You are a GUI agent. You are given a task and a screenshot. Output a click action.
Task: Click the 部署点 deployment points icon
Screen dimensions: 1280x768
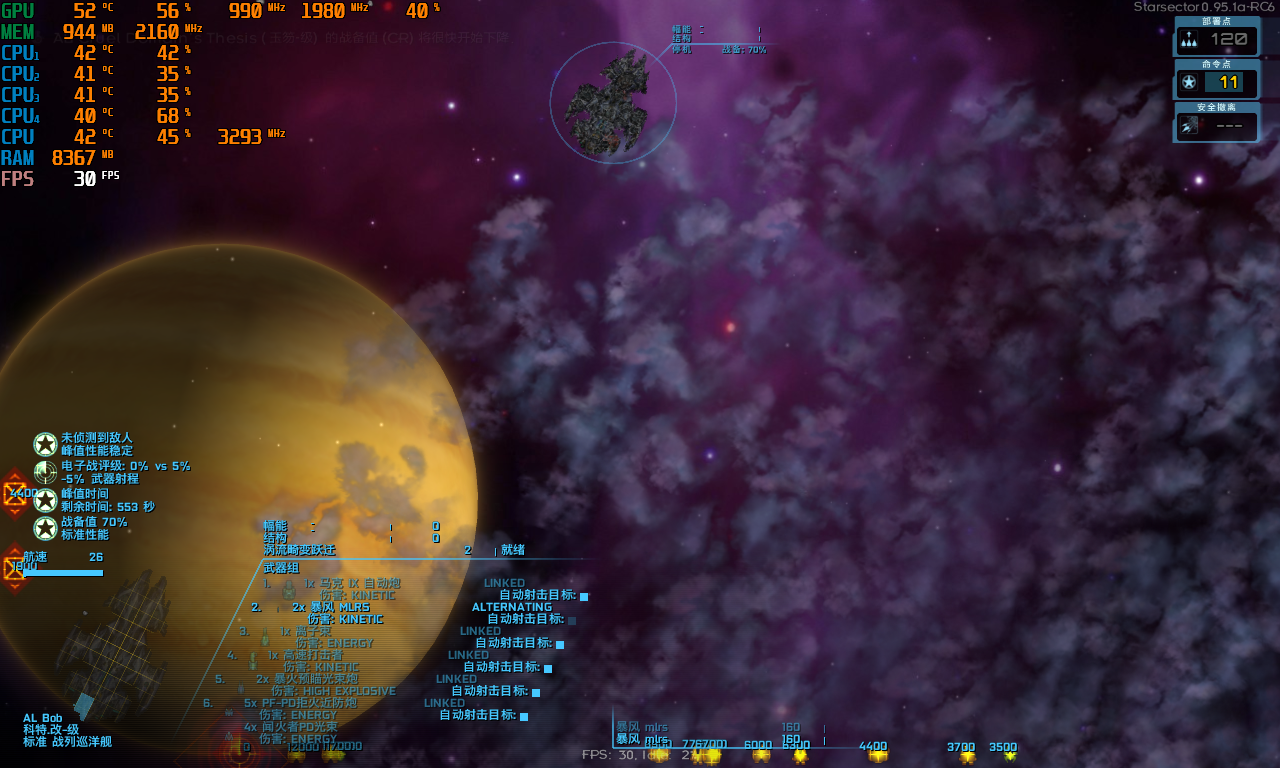(1189, 39)
